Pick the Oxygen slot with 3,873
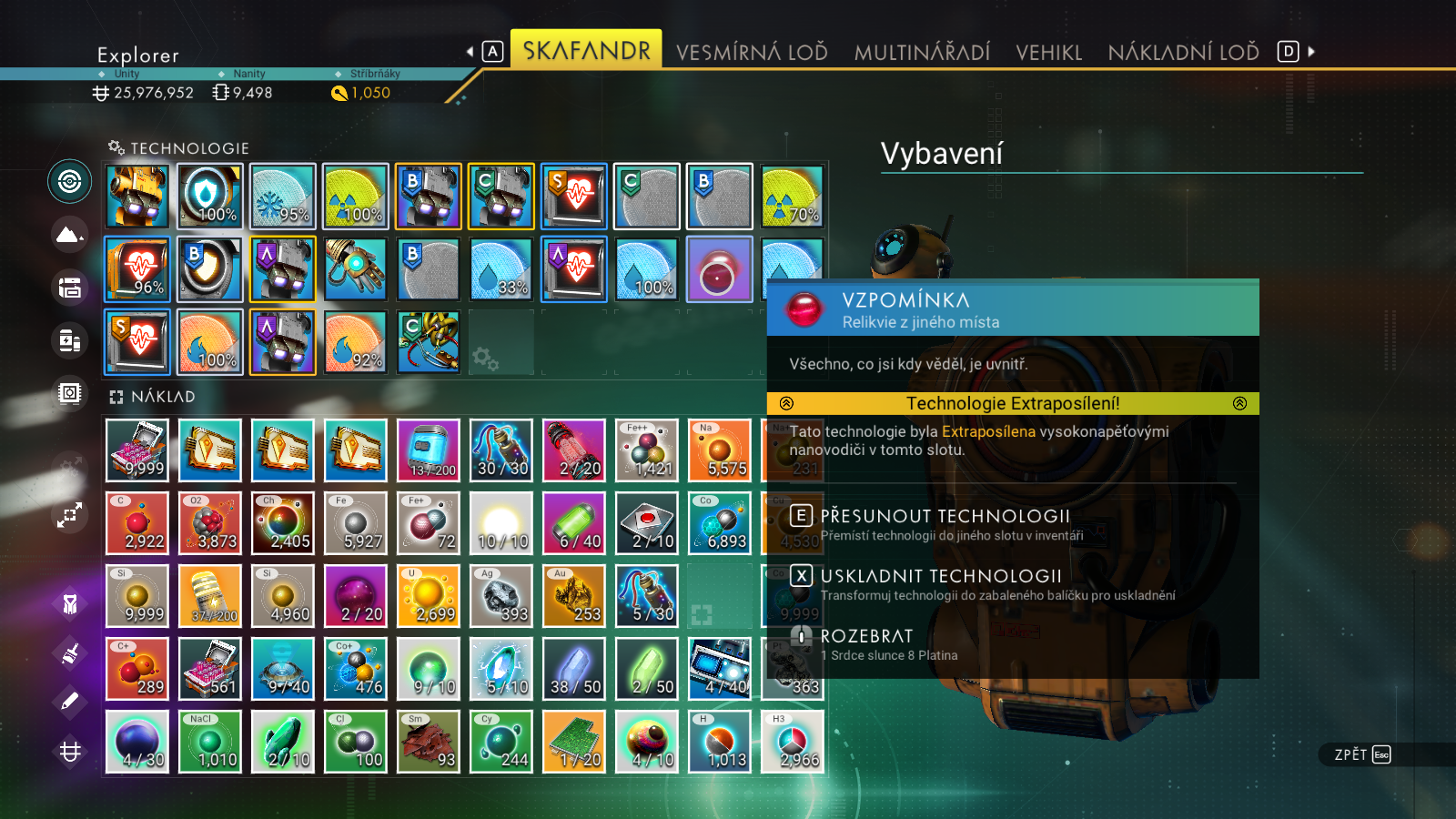The image size is (1456, 819). pyautogui.click(x=210, y=523)
